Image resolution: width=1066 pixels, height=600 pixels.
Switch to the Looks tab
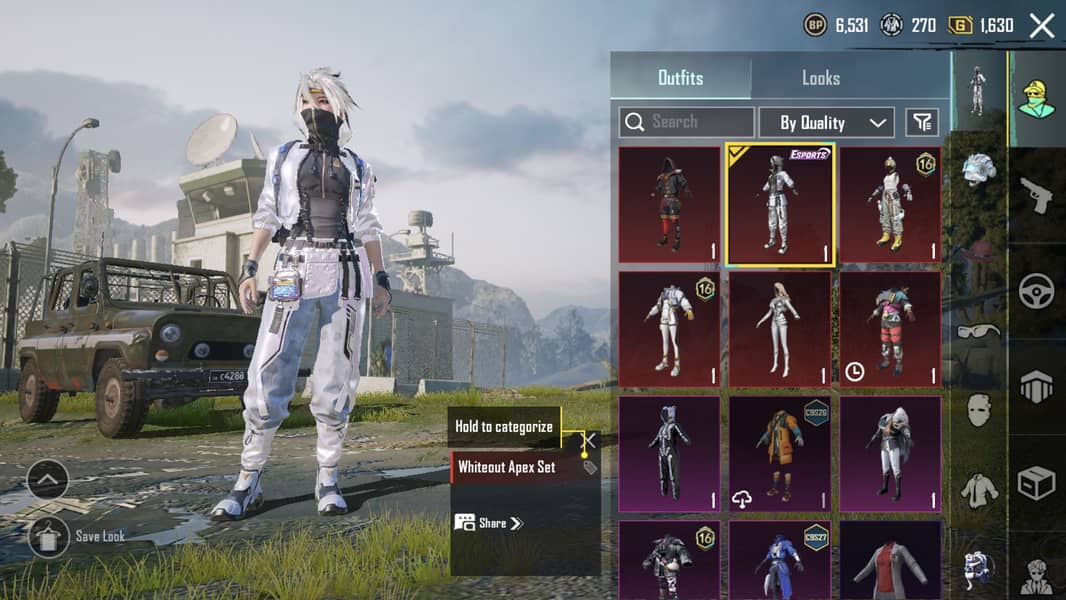tap(820, 77)
